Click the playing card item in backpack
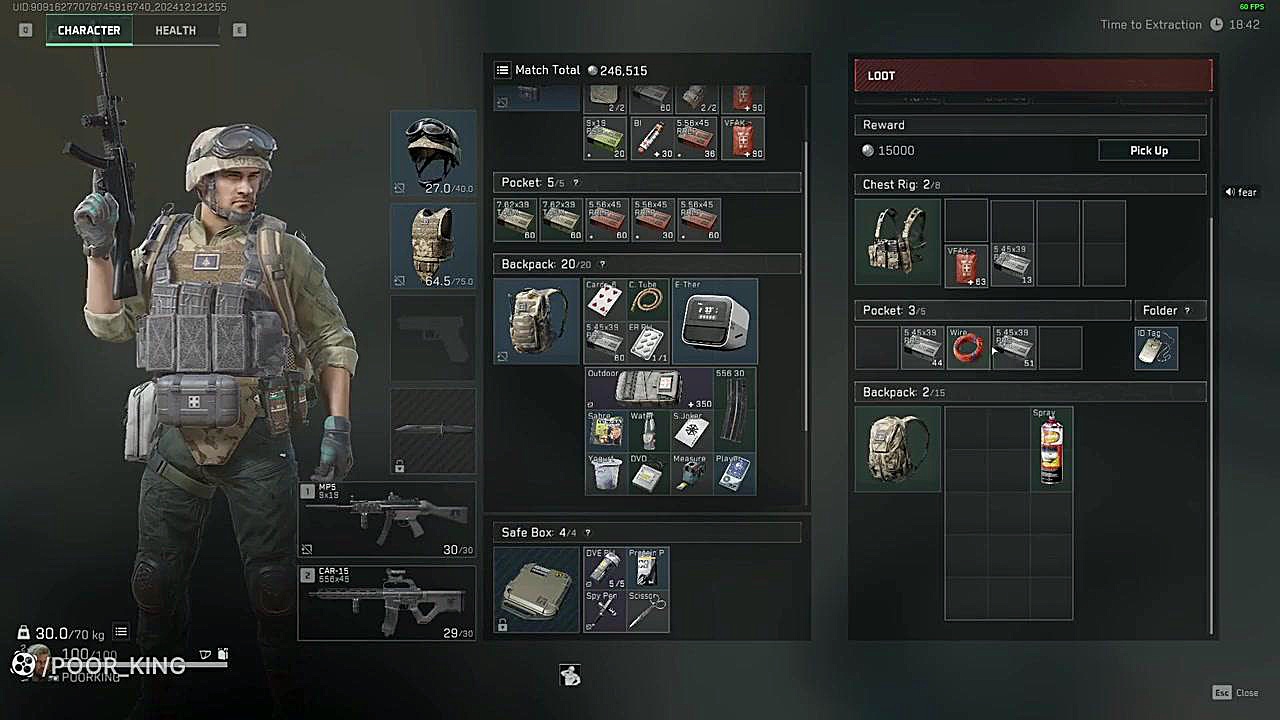The image size is (1280, 720). tap(605, 300)
